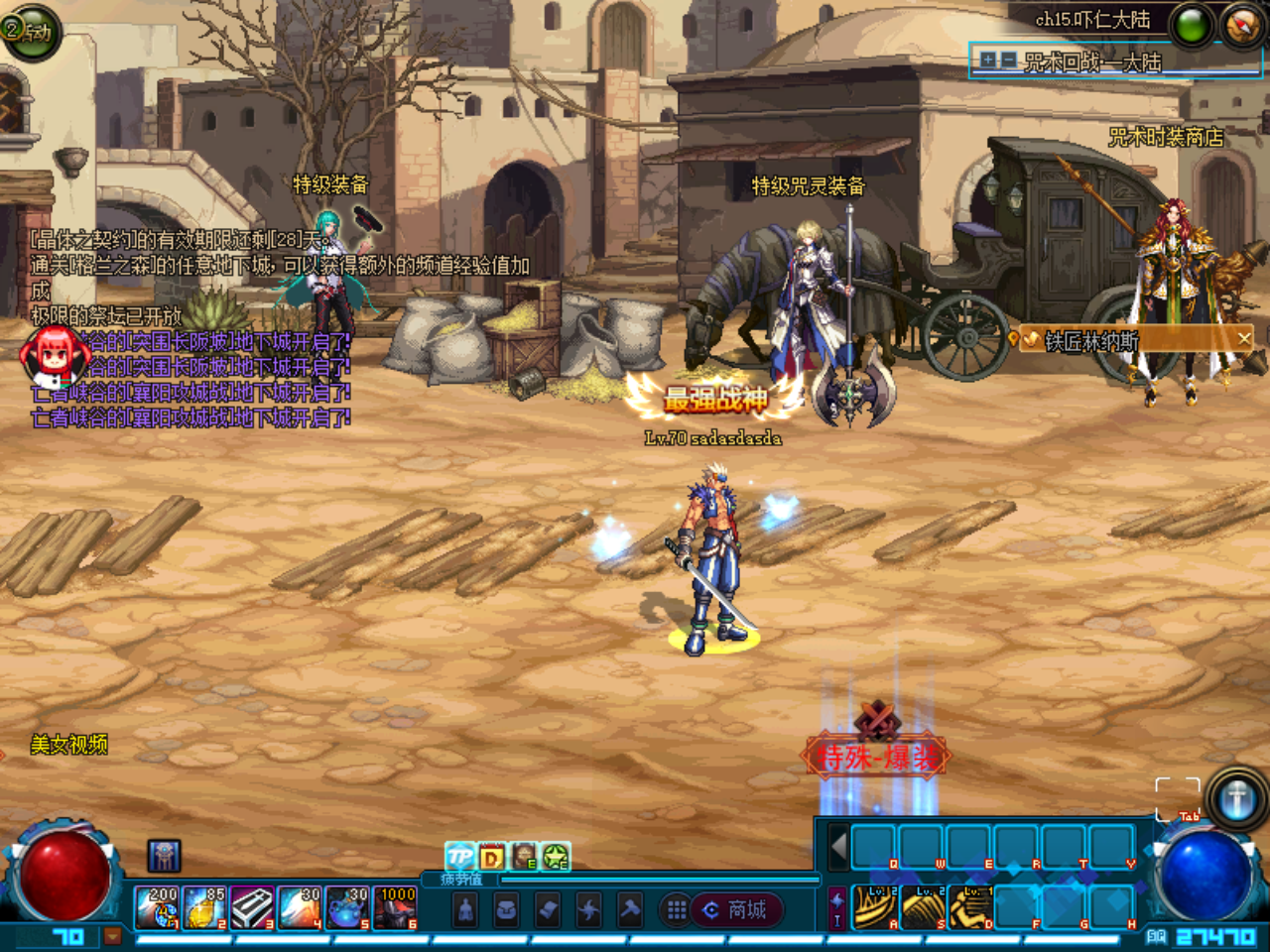The height and width of the screenshot is (952, 1270).
Task: Open the TP icon
Action: 459,856
